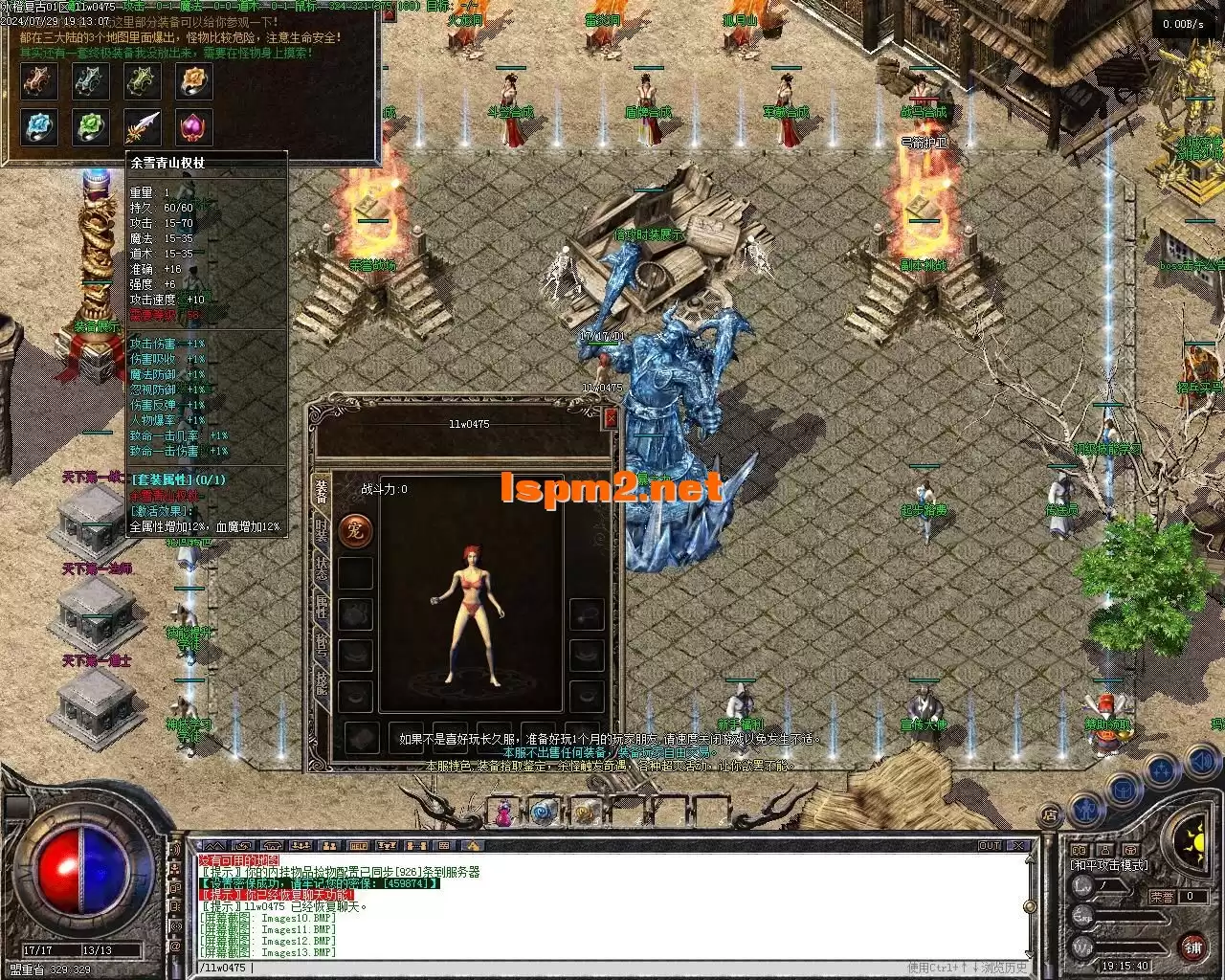The width and height of the screenshot is (1225, 980).
Task: Select the 称号 title tab
Action: 322,645
